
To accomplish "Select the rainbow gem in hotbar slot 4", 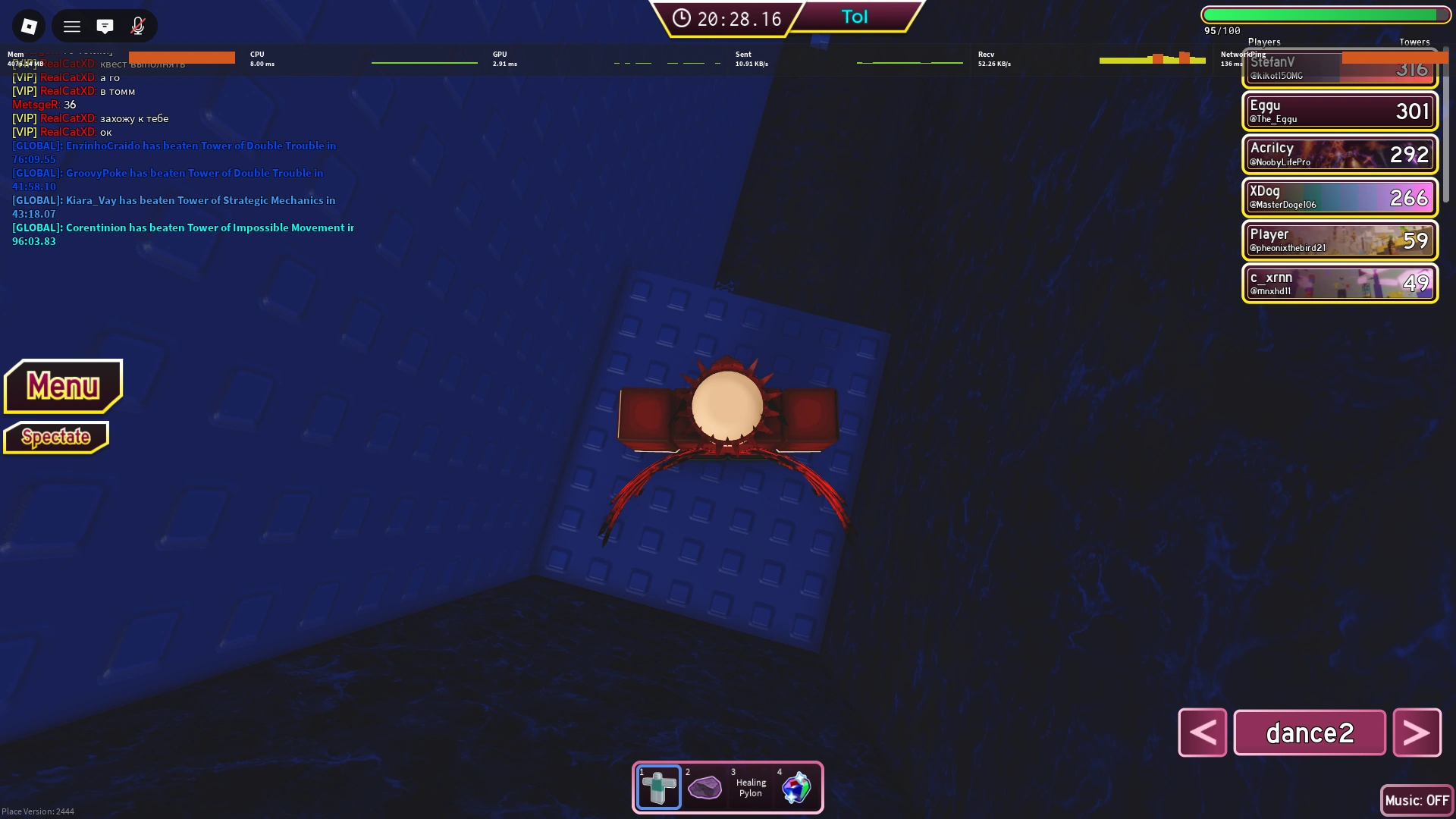I will coord(797,787).
